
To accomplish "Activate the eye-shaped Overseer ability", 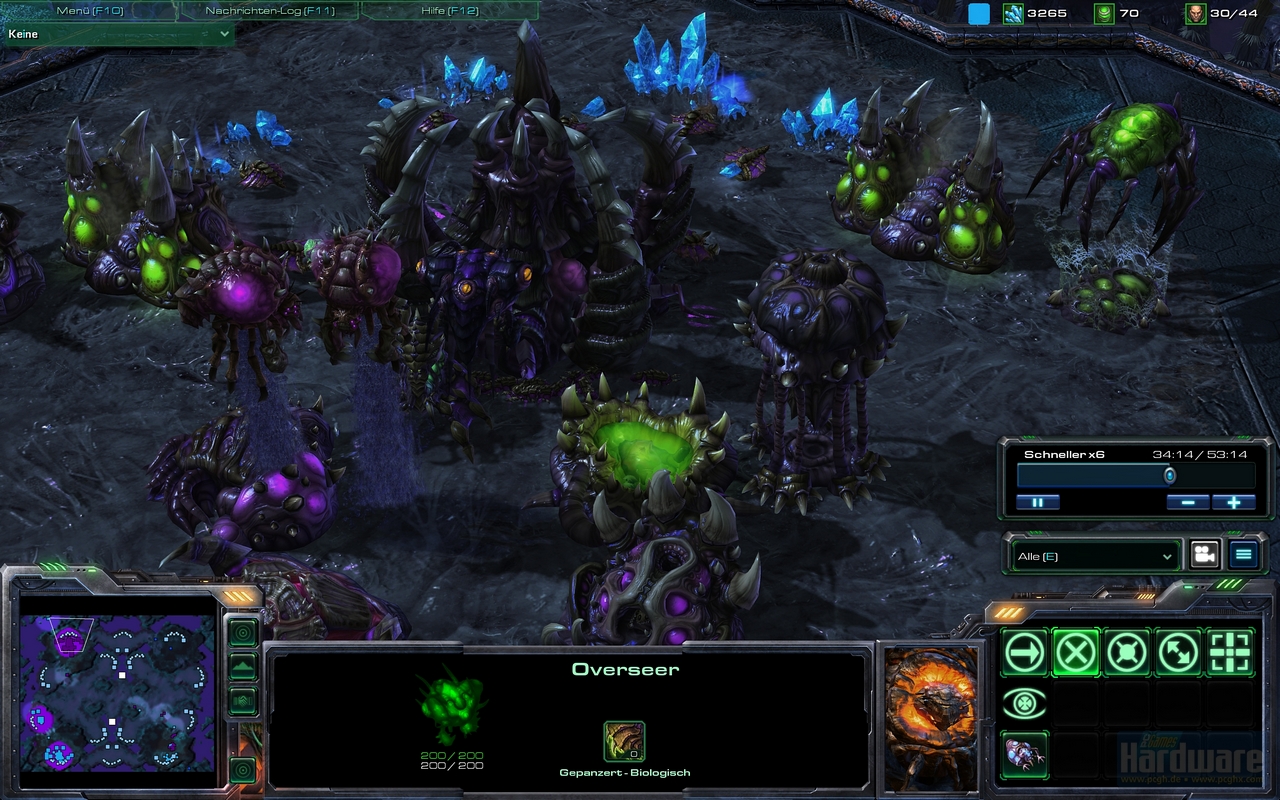I will point(1025,704).
